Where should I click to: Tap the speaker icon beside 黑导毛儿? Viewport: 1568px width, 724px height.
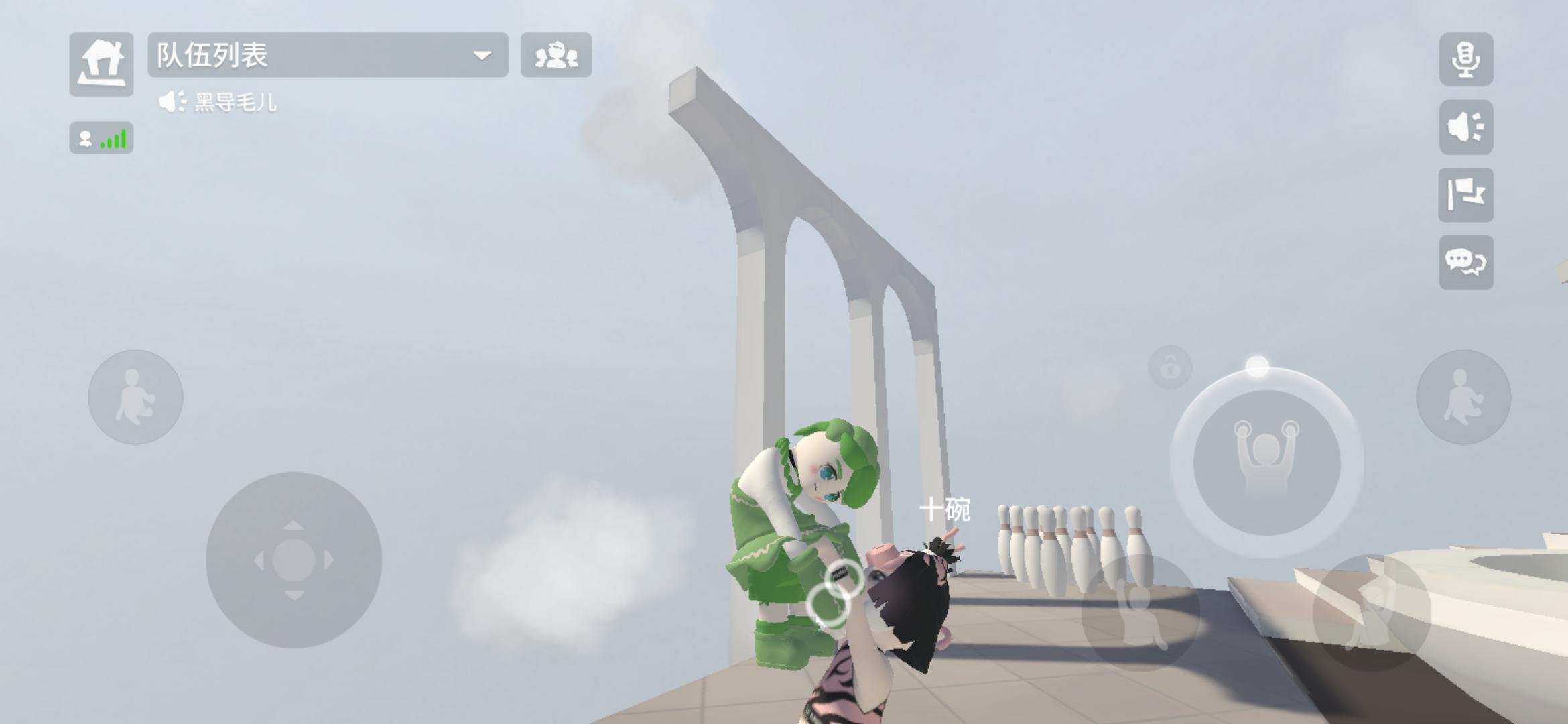click(172, 102)
